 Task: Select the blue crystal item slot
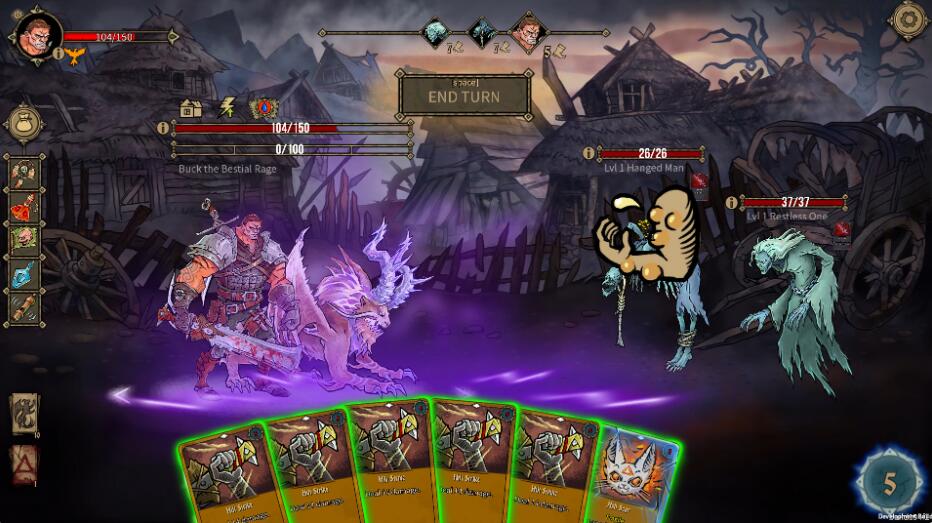click(25, 273)
